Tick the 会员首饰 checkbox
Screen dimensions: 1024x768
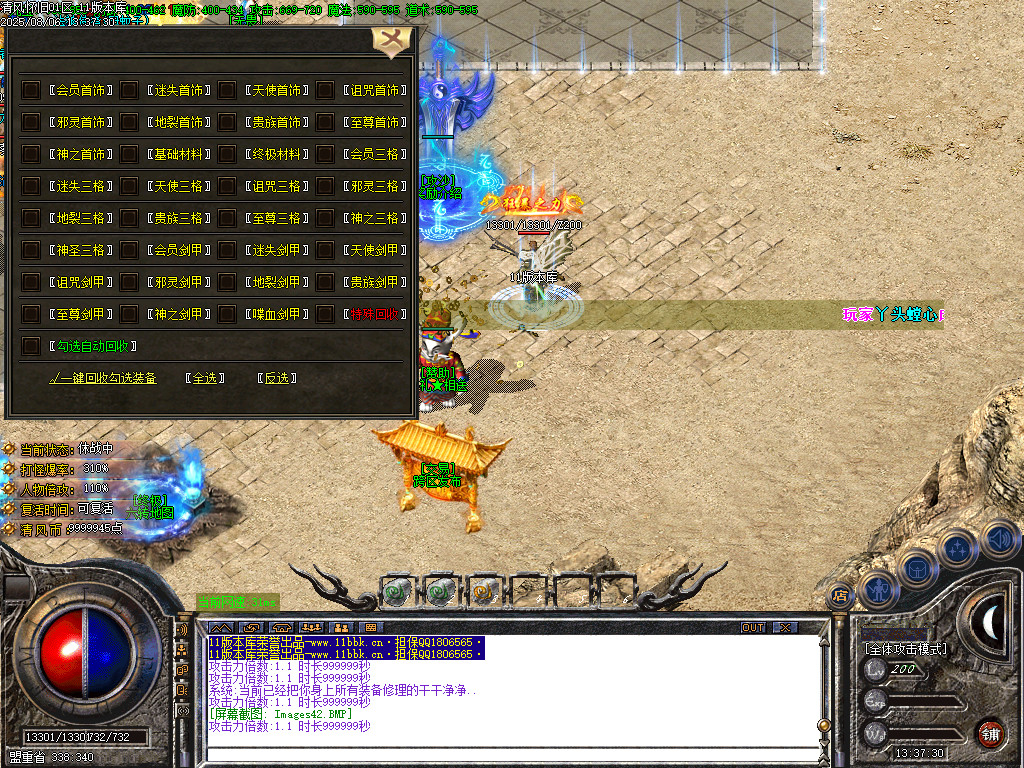(31, 90)
